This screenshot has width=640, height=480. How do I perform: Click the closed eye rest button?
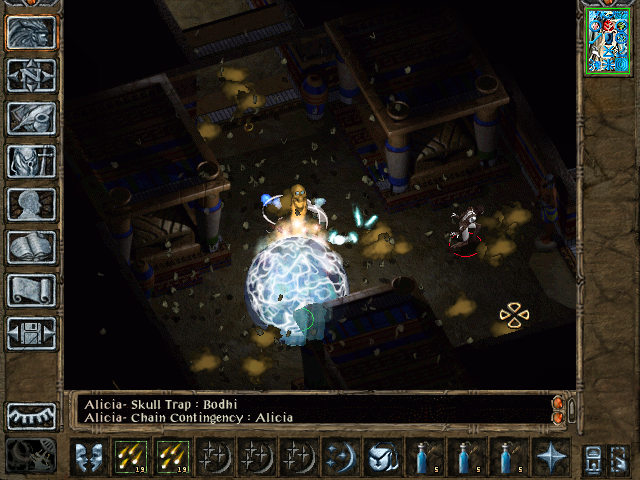coord(31,415)
